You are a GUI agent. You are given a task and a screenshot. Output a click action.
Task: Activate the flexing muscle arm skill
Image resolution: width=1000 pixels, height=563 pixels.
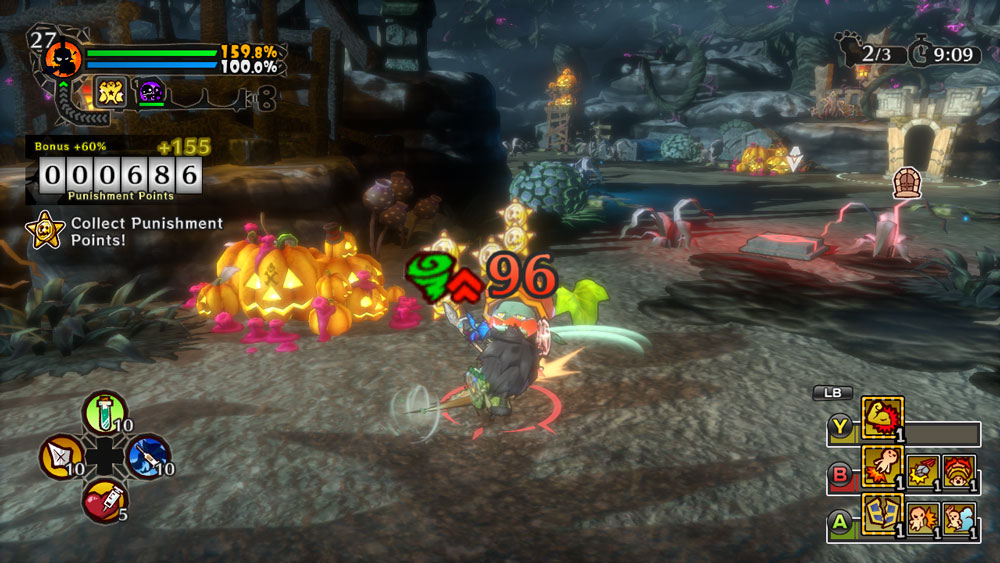click(882, 417)
